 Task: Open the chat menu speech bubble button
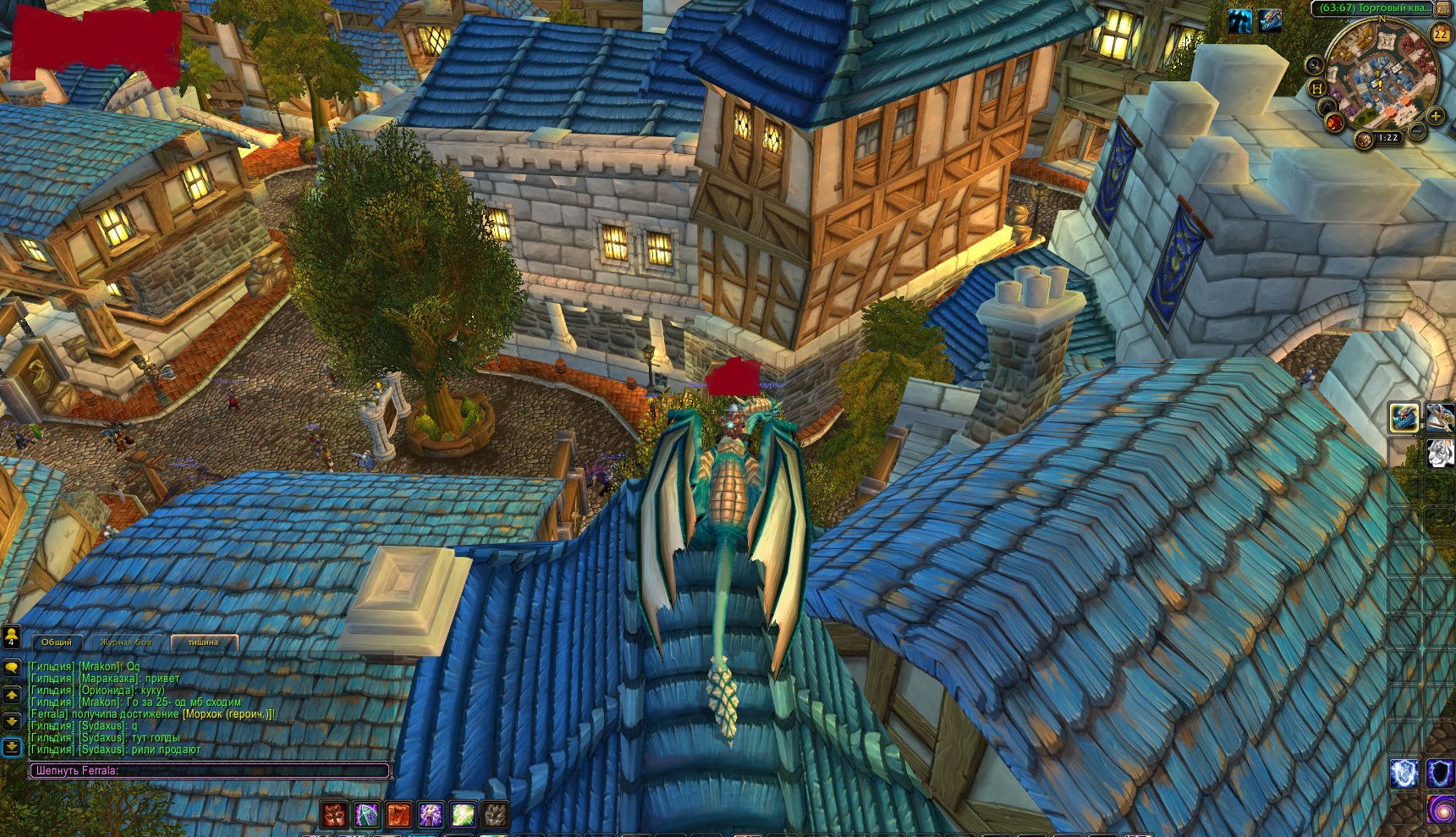pyautogui.click(x=12, y=668)
